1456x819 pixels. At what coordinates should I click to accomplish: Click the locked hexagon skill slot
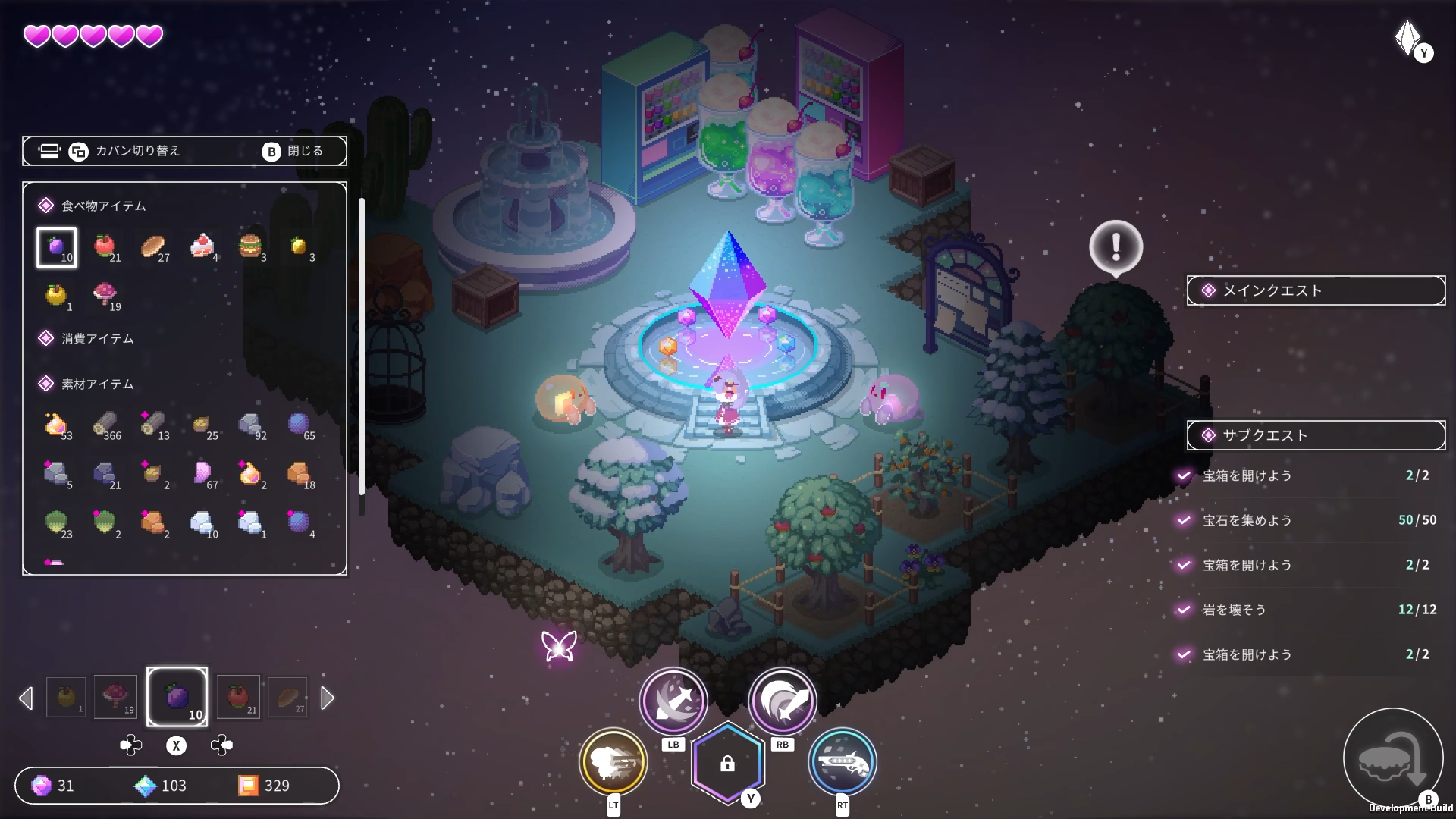[x=727, y=764]
